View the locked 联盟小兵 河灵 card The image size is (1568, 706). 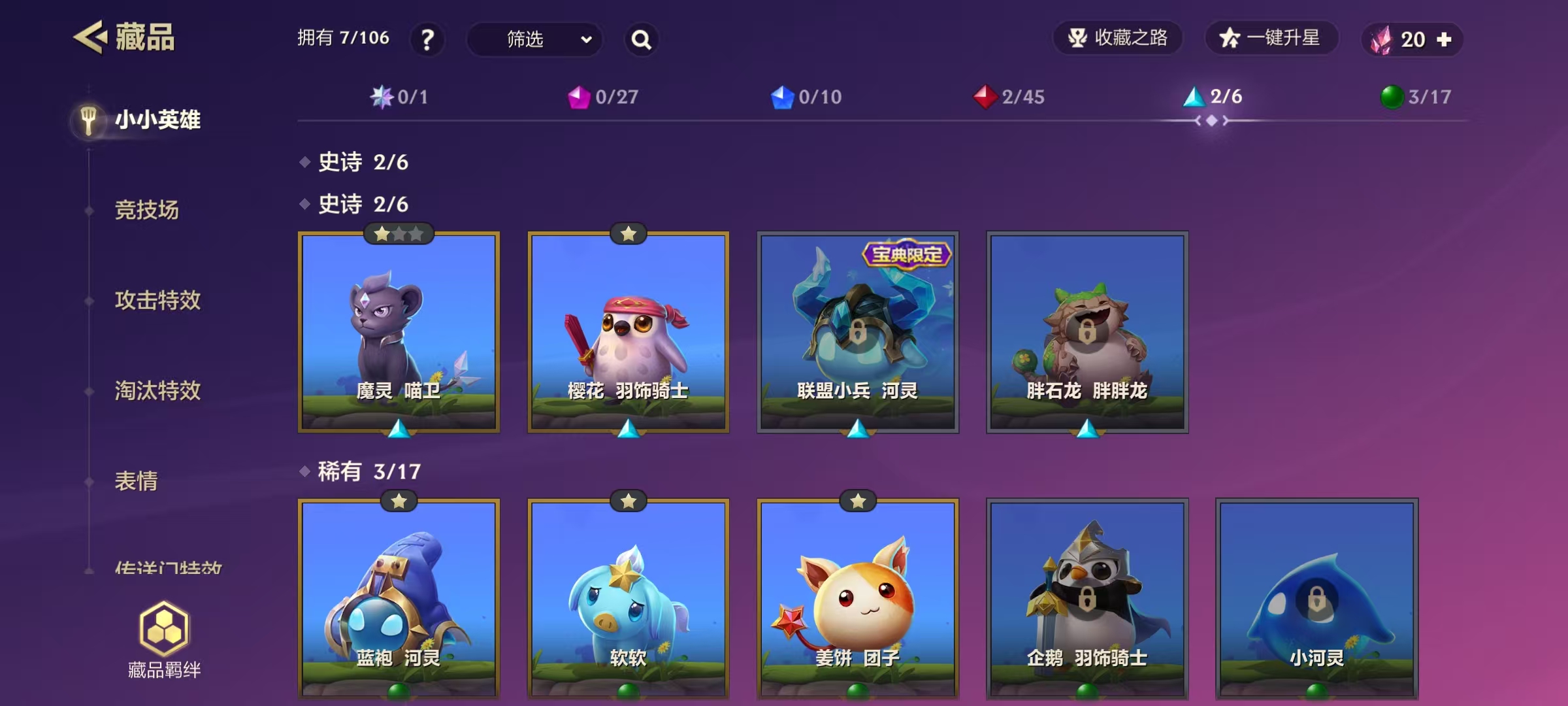857,332
